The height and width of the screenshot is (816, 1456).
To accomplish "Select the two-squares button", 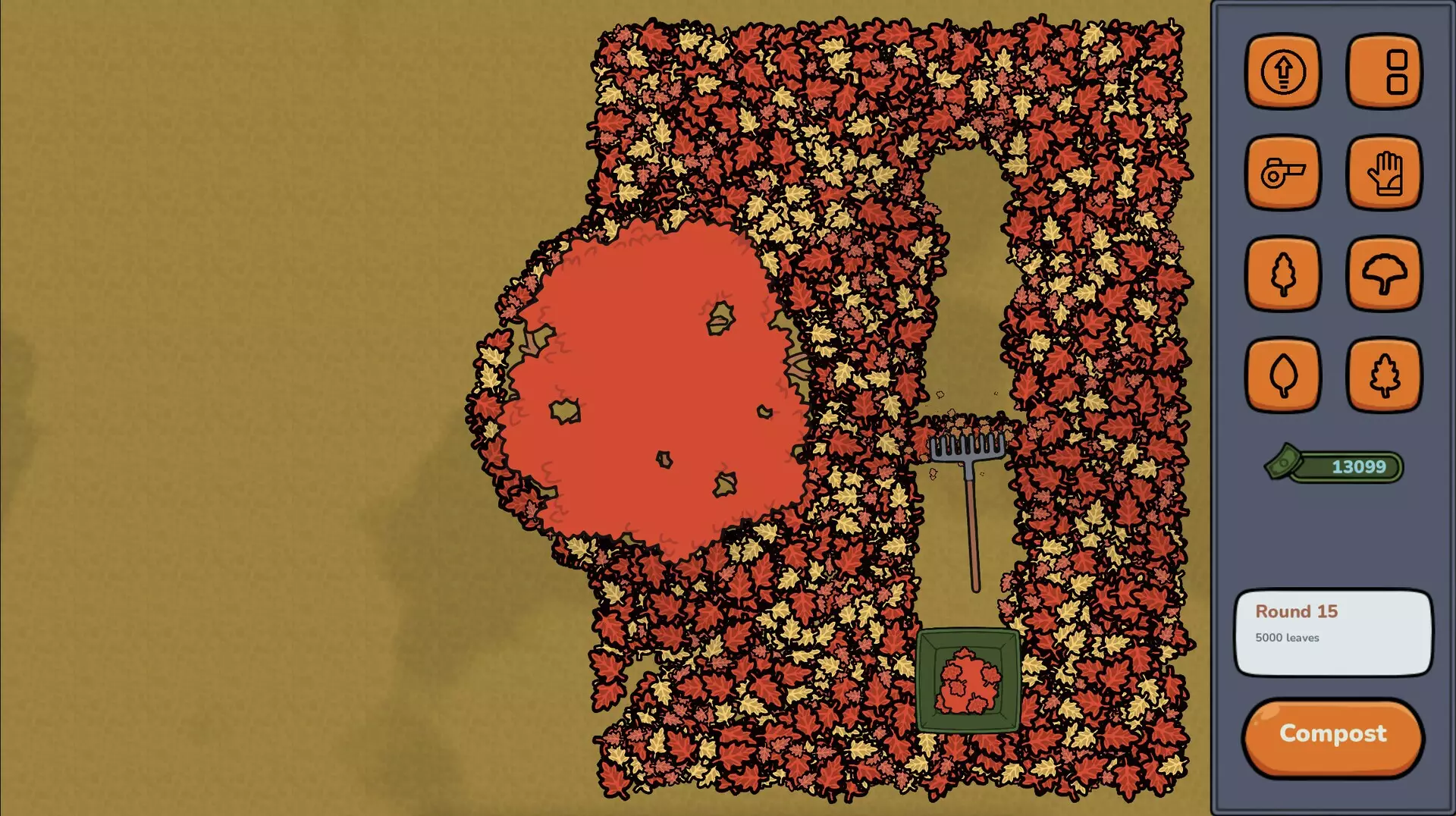I will tap(1384, 72).
